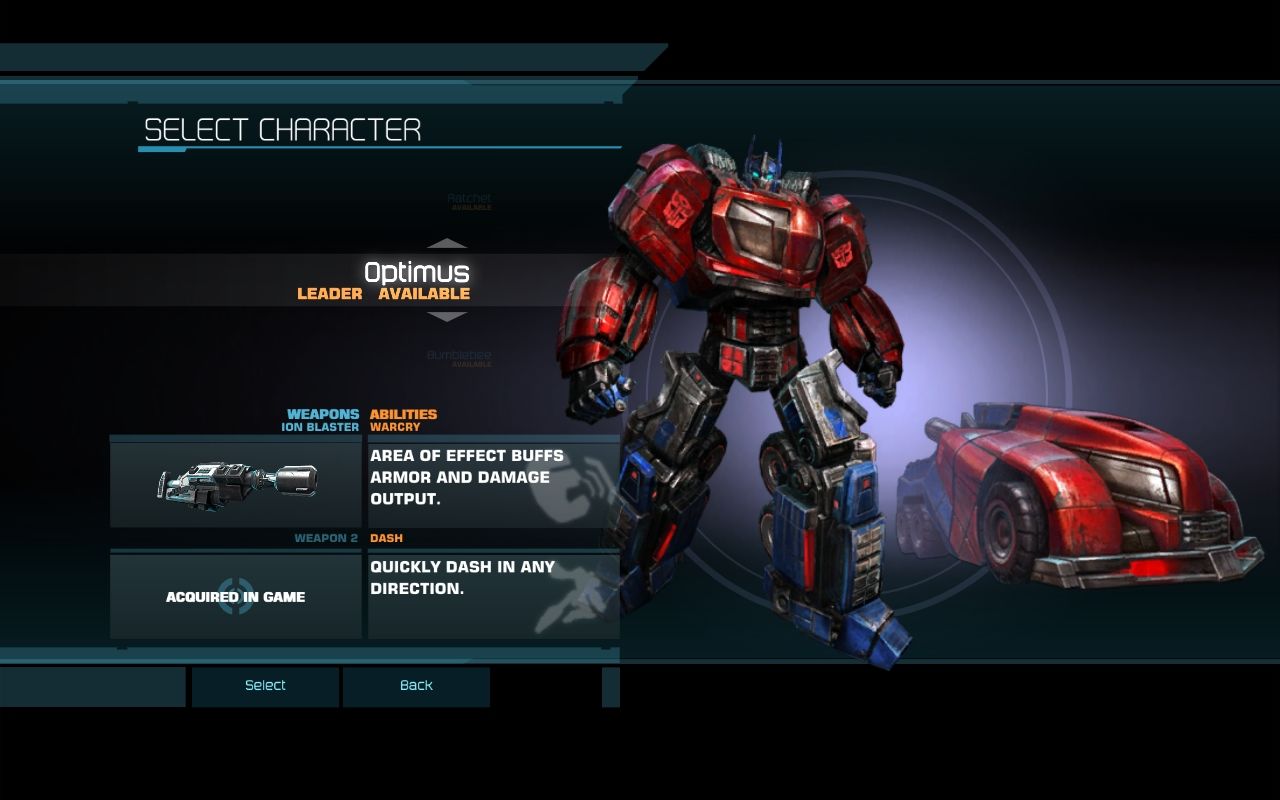Click the Ion Blaster weapon icon

click(x=237, y=481)
